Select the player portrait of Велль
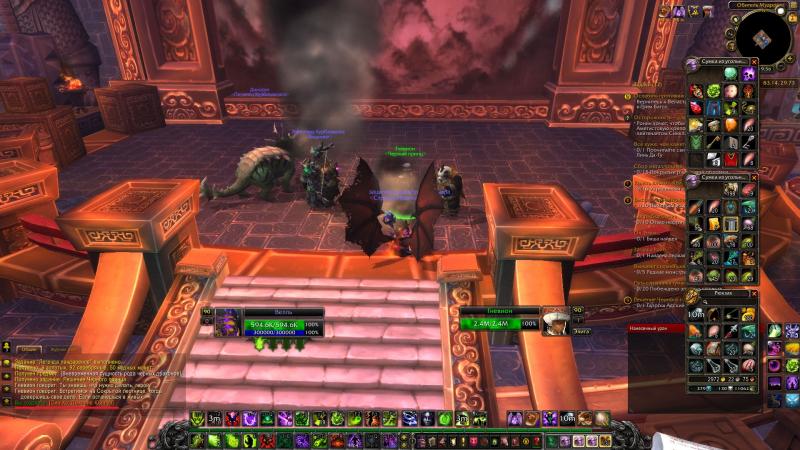The height and width of the screenshot is (450, 800). (x=226, y=321)
